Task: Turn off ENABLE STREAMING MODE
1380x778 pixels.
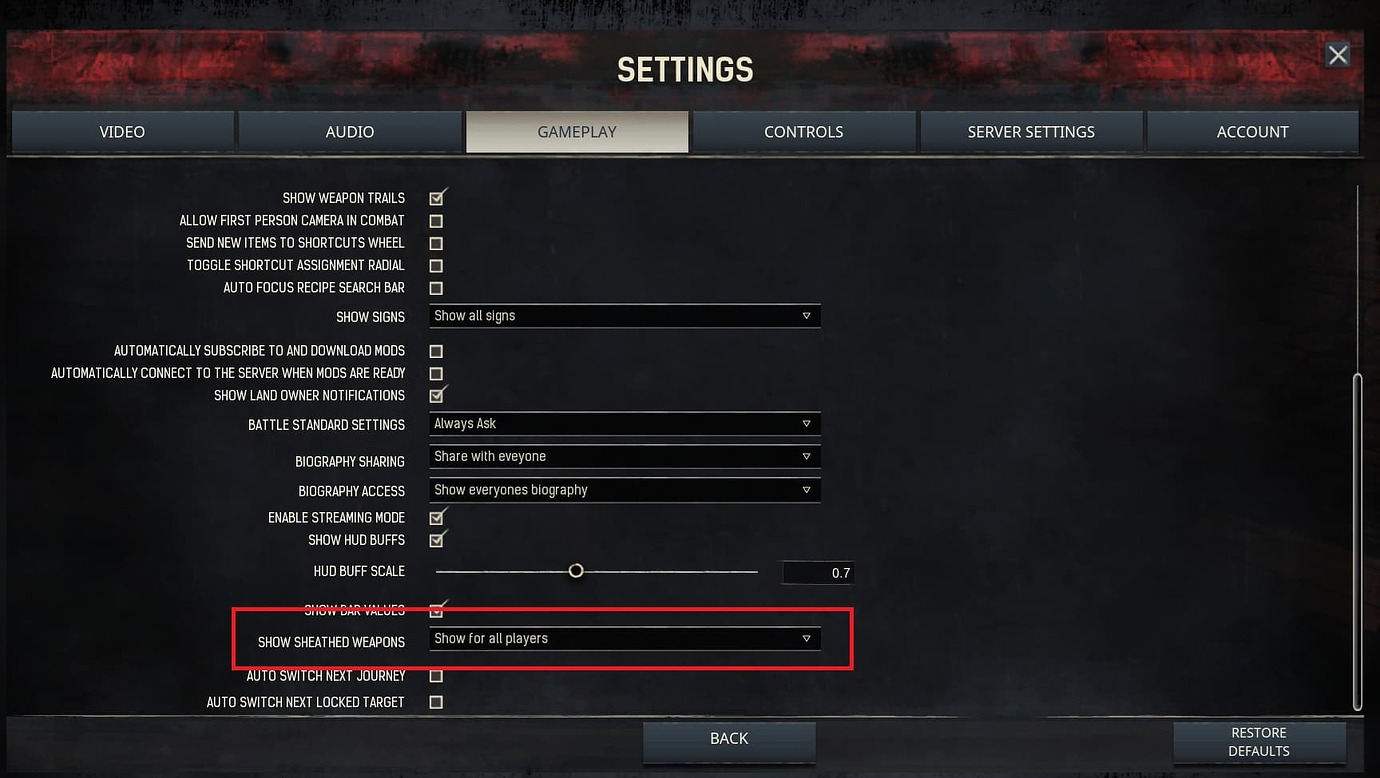Action: 436,517
